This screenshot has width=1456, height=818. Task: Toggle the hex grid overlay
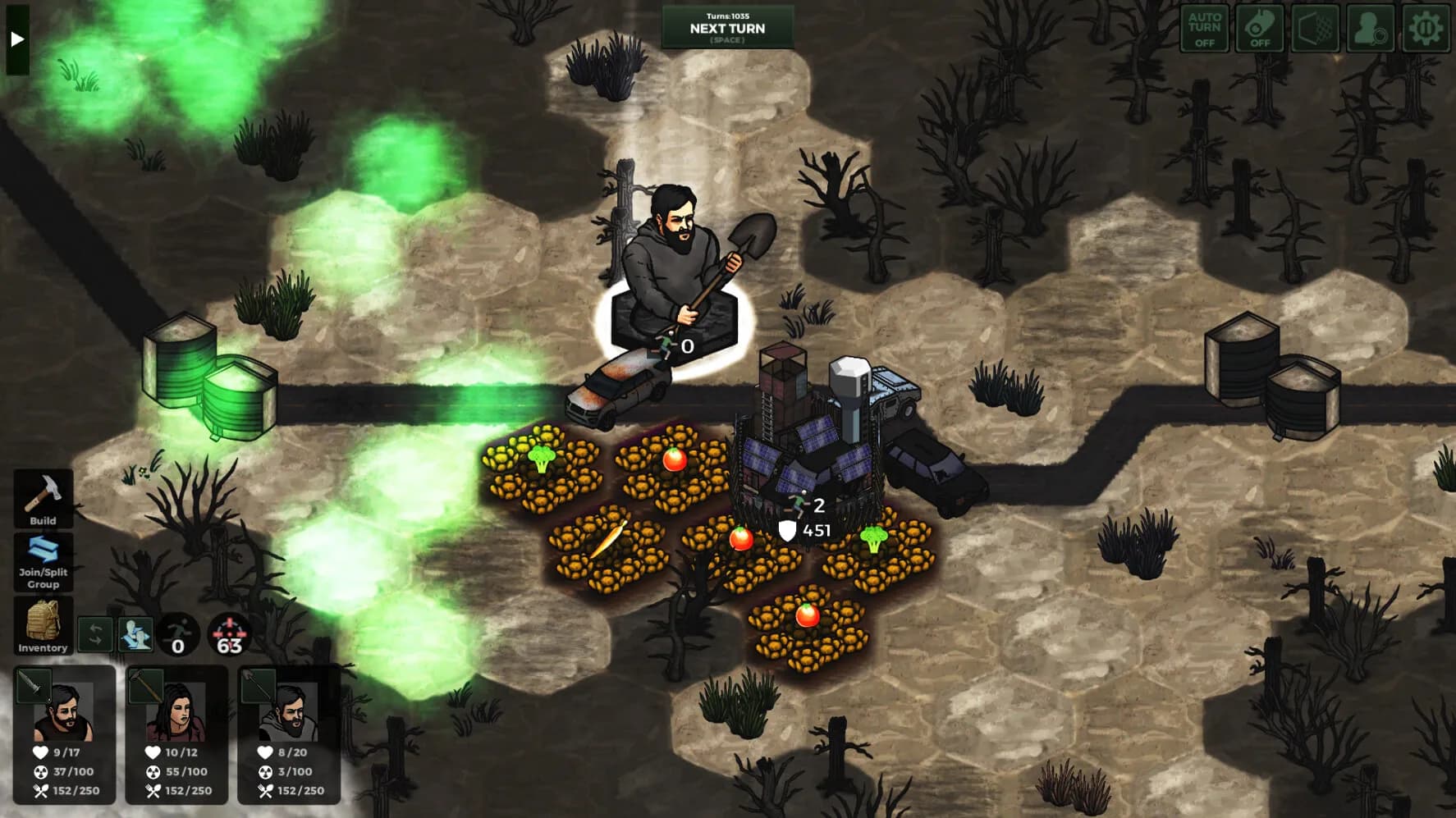pyautogui.click(x=1315, y=29)
